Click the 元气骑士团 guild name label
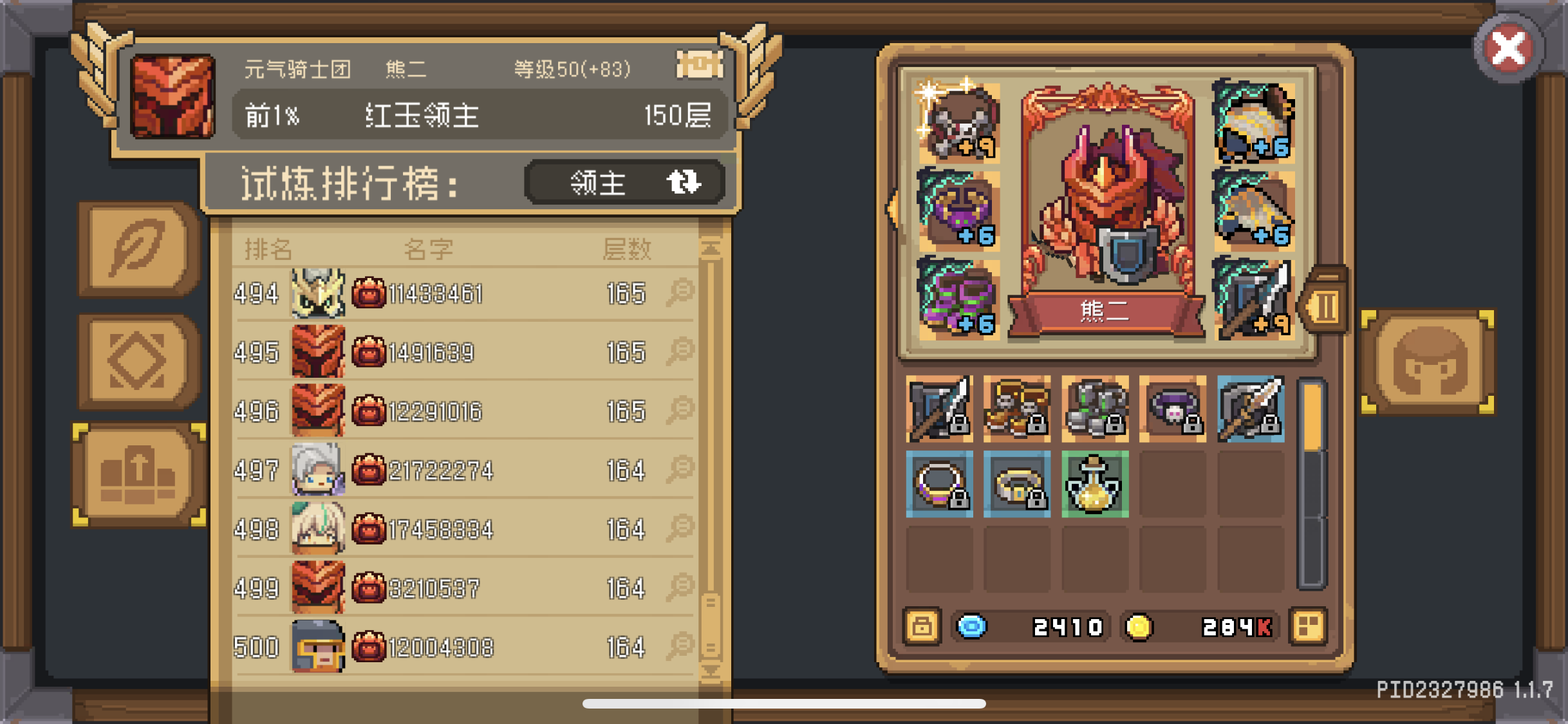Screen dimensions: 1568x724 pyautogui.click(x=297, y=69)
